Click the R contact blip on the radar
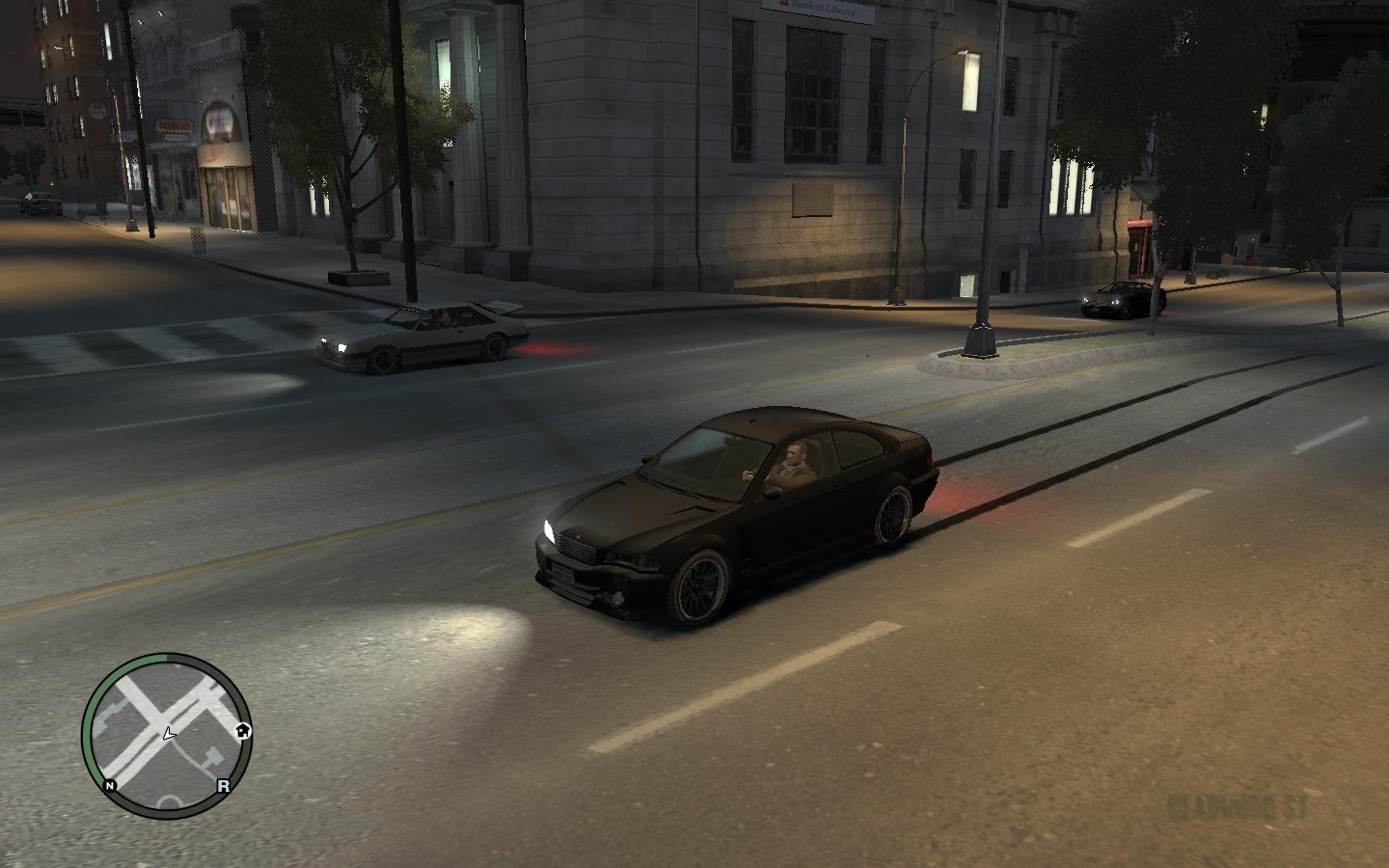Viewport: 1389px width, 868px height. [x=224, y=785]
